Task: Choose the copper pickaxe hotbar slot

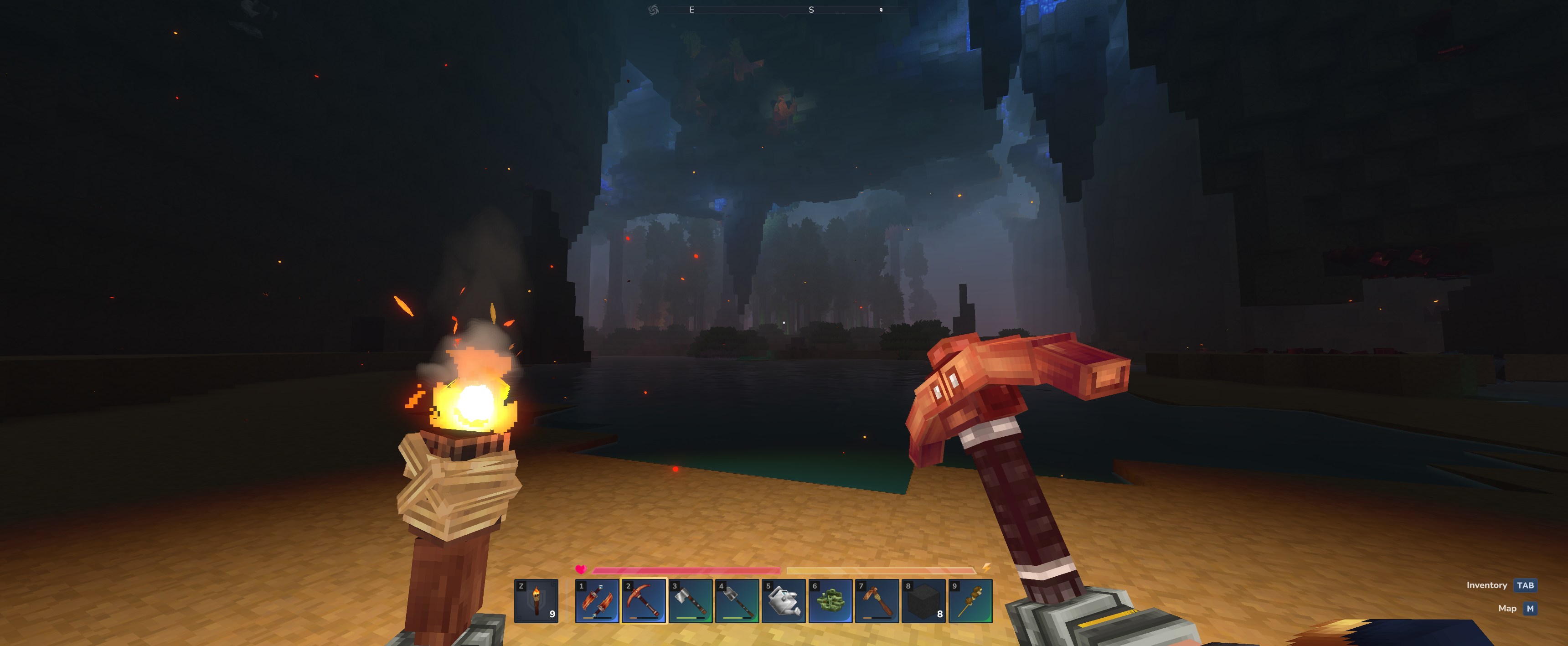Action: [644, 601]
